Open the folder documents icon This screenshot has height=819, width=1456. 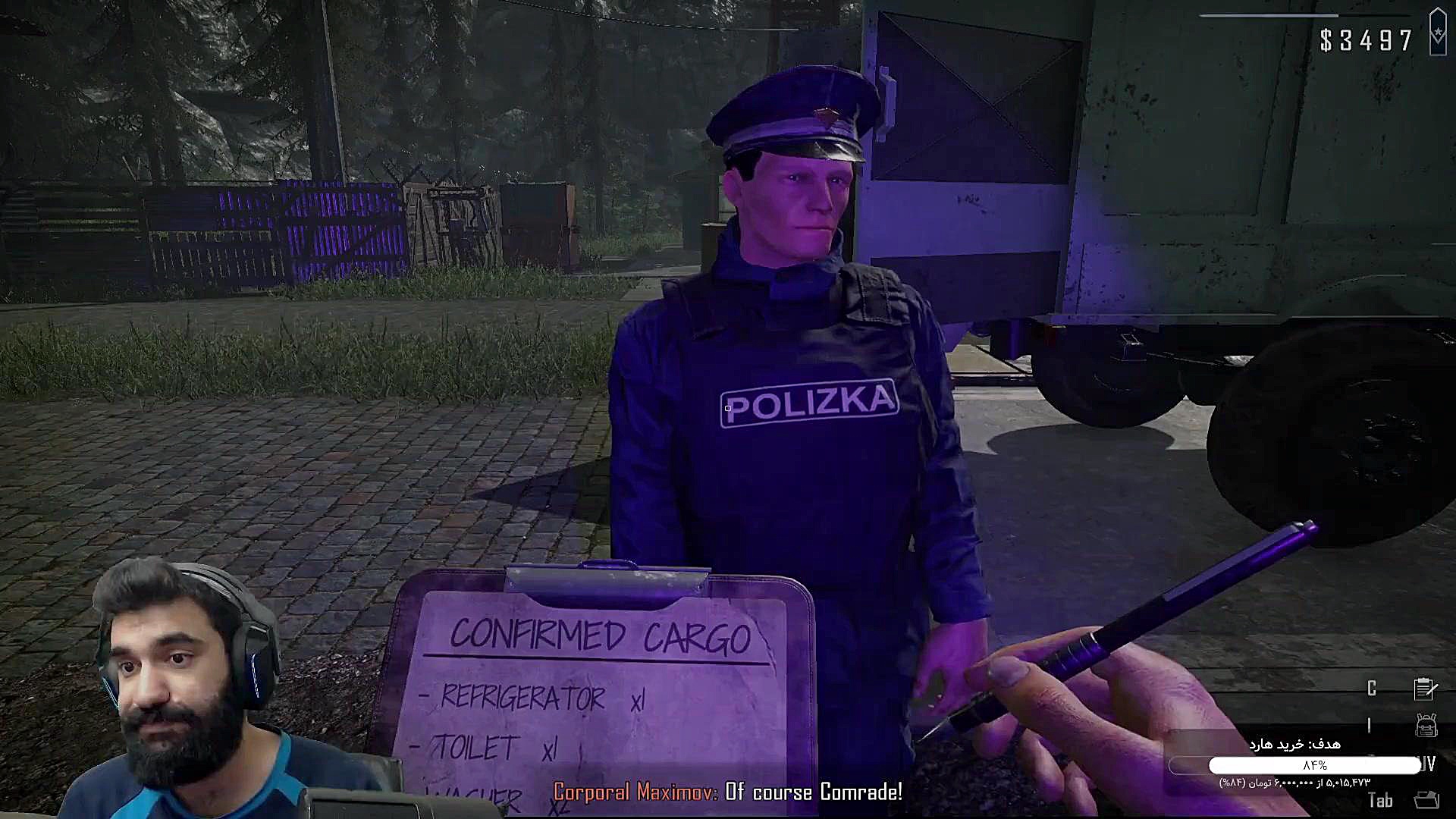1426,800
